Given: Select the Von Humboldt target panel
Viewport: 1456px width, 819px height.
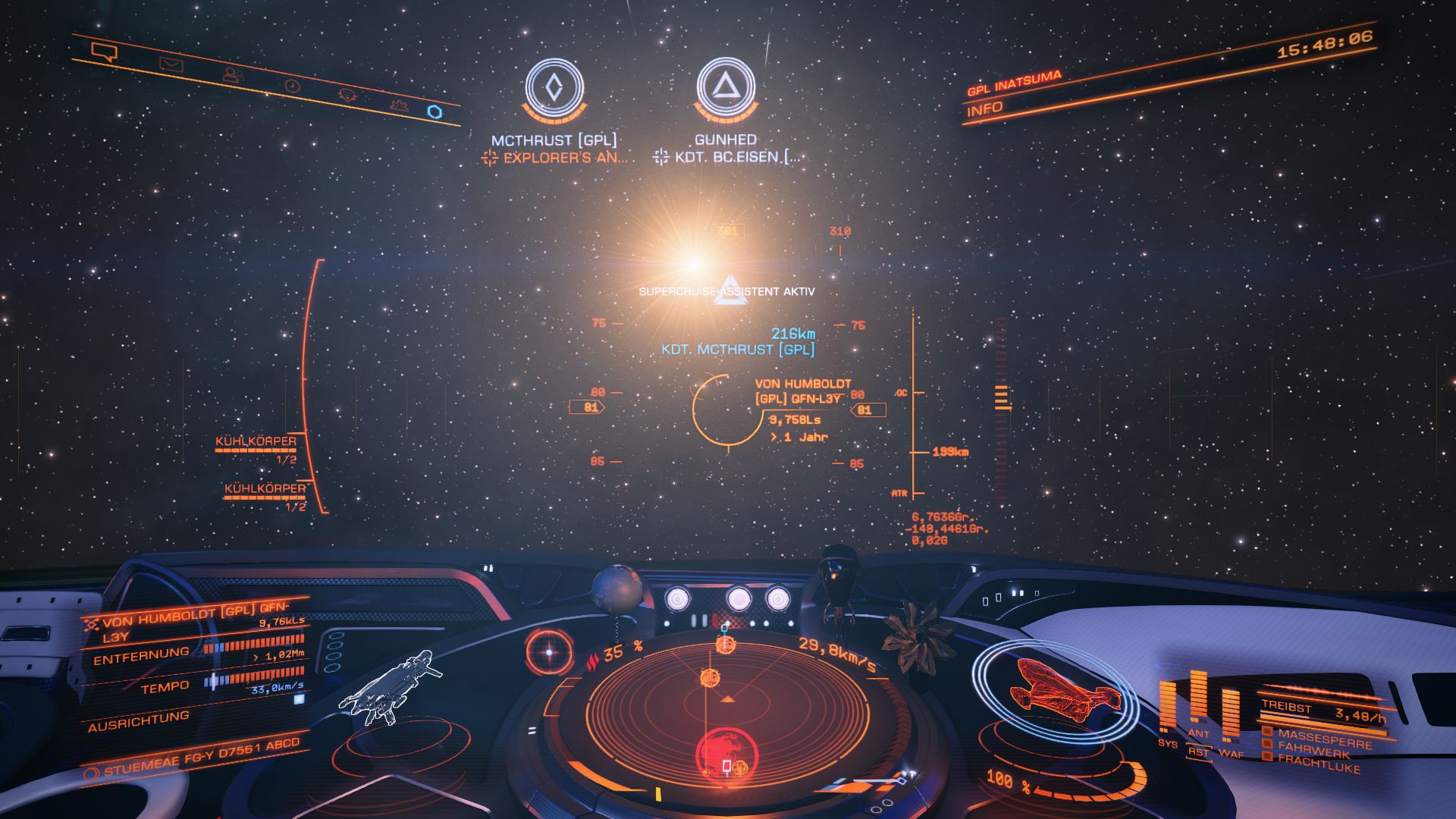Looking at the screenshot, I should pyautogui.click(x=195, y=623).
